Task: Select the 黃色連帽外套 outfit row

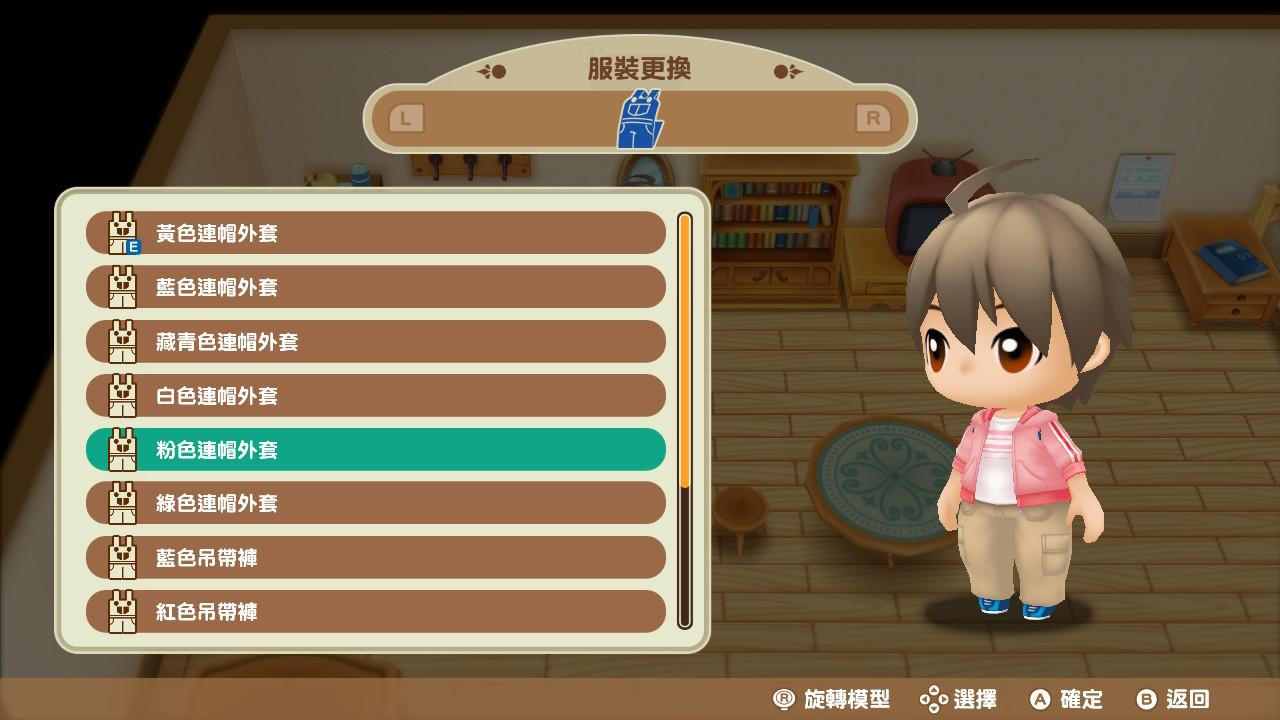Action: pos(375,233)
